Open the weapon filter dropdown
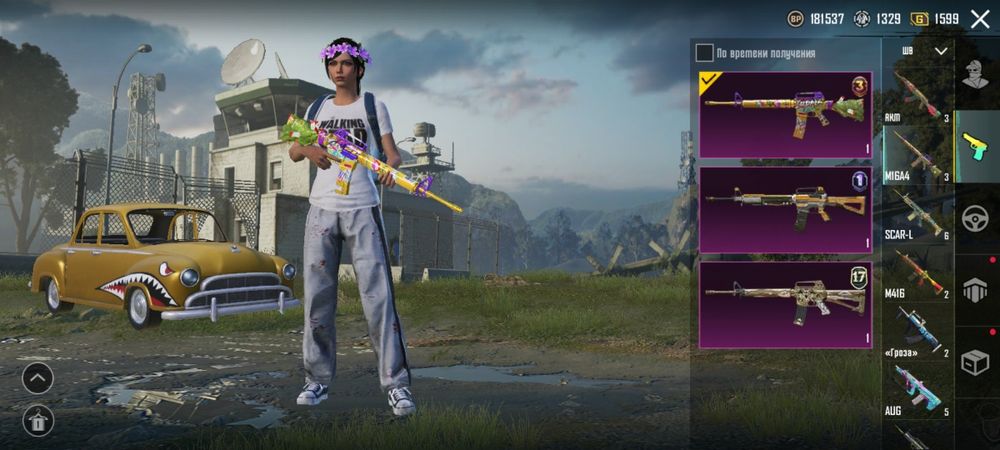Image resolution: width=1000 pixels, height=450 pixels. [940, 50]
